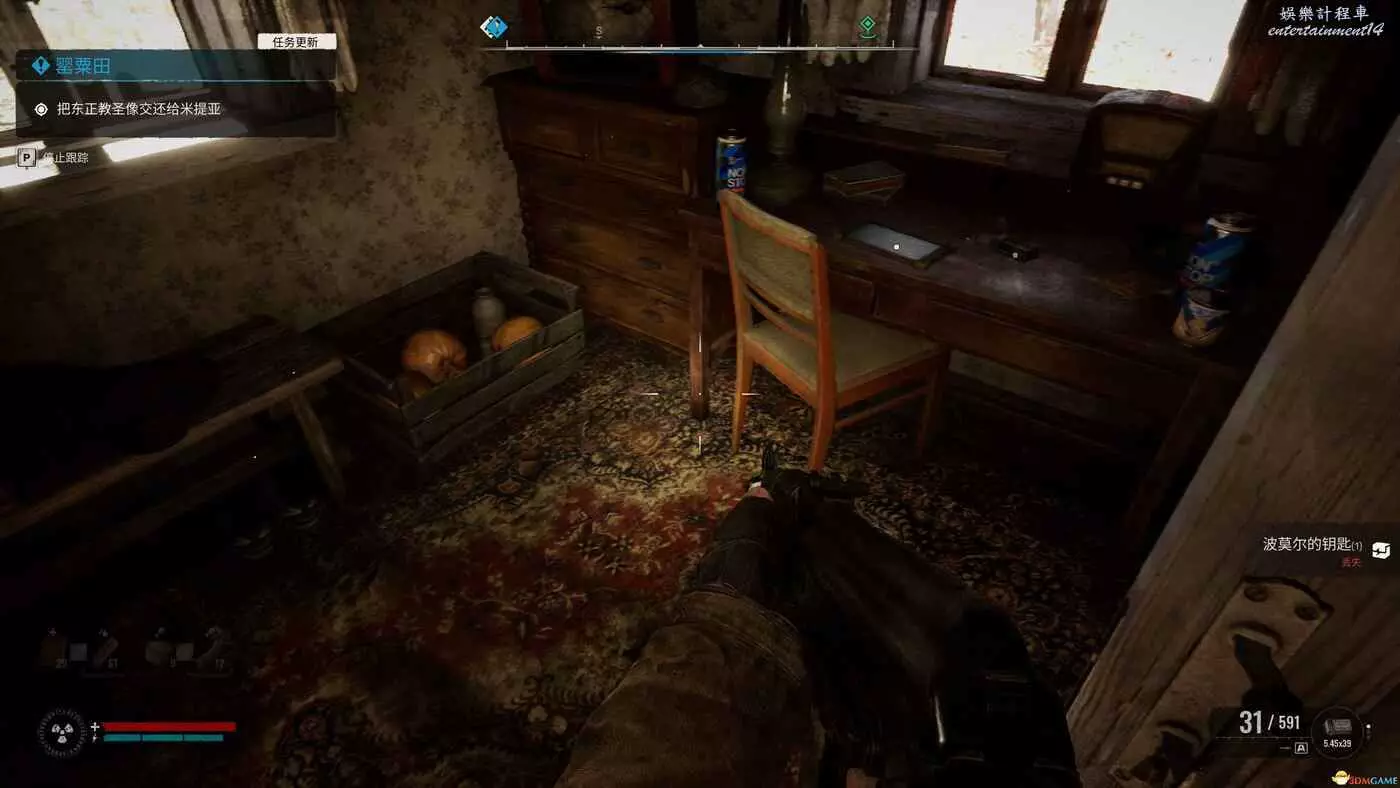Toggle the A fire mode indicator
The width and height of the screenshot is (1400, 788).
coord(1301,747)
